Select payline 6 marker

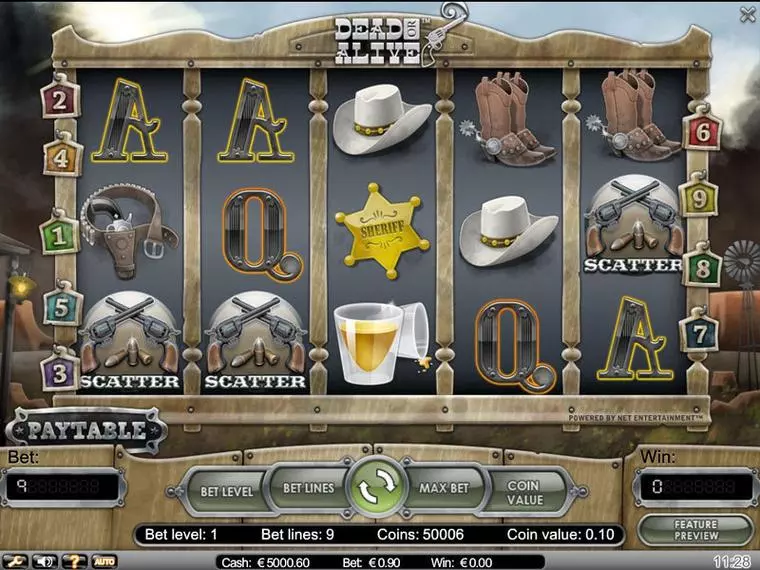[x=701, y=131]
